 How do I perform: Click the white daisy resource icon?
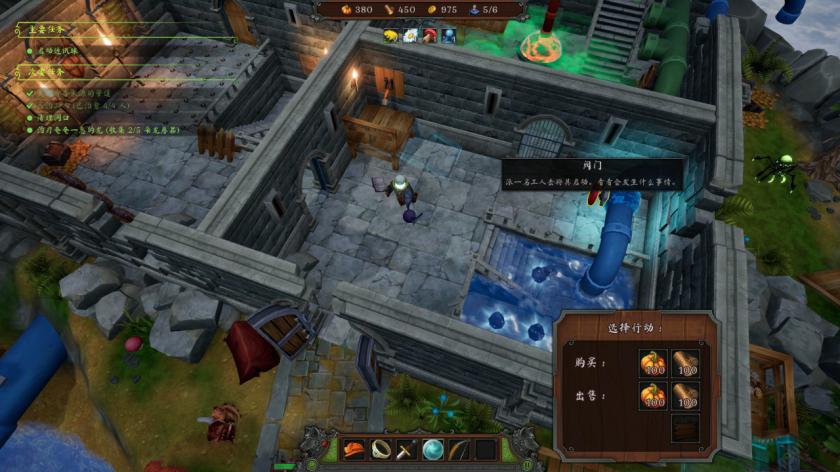[x=410, y=36]
